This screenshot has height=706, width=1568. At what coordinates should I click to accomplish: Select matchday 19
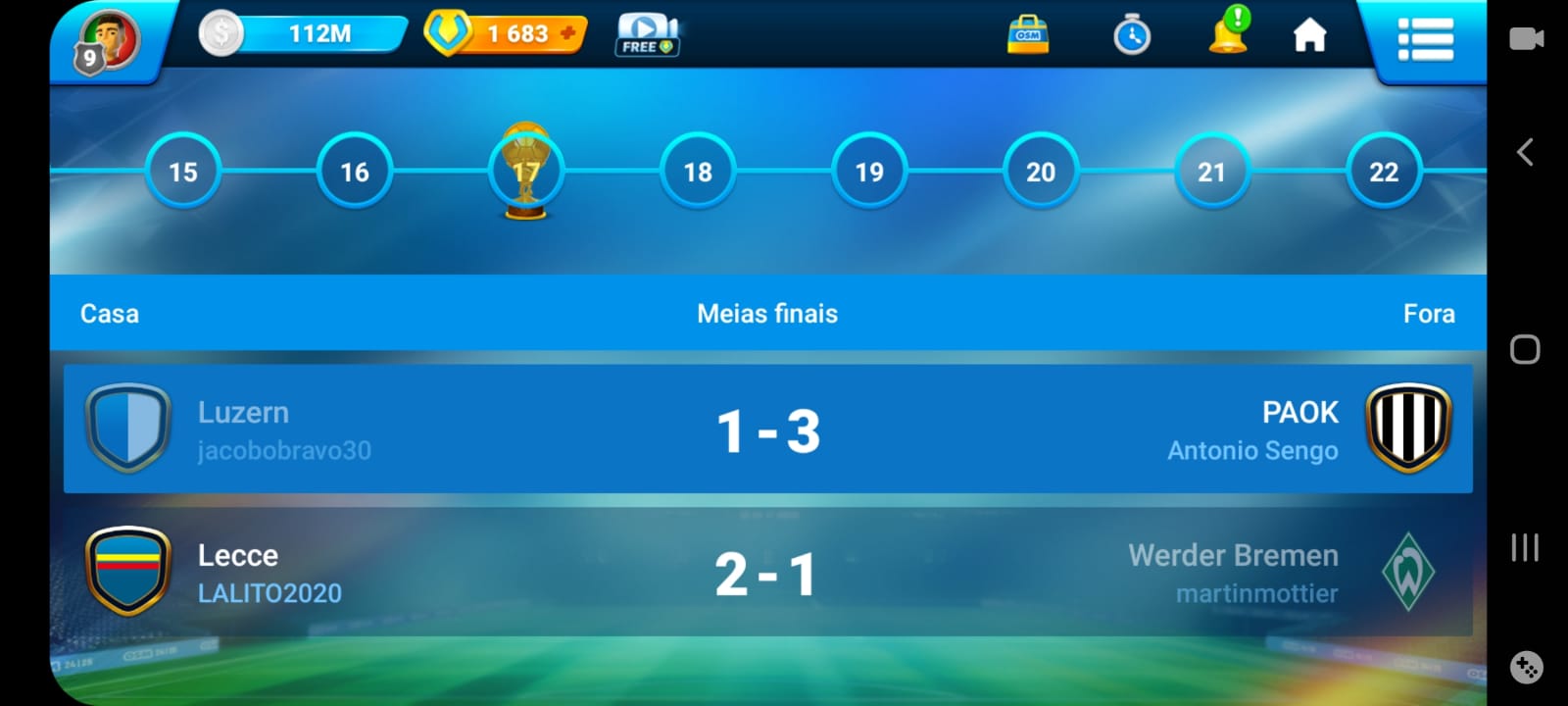[869, 172]
